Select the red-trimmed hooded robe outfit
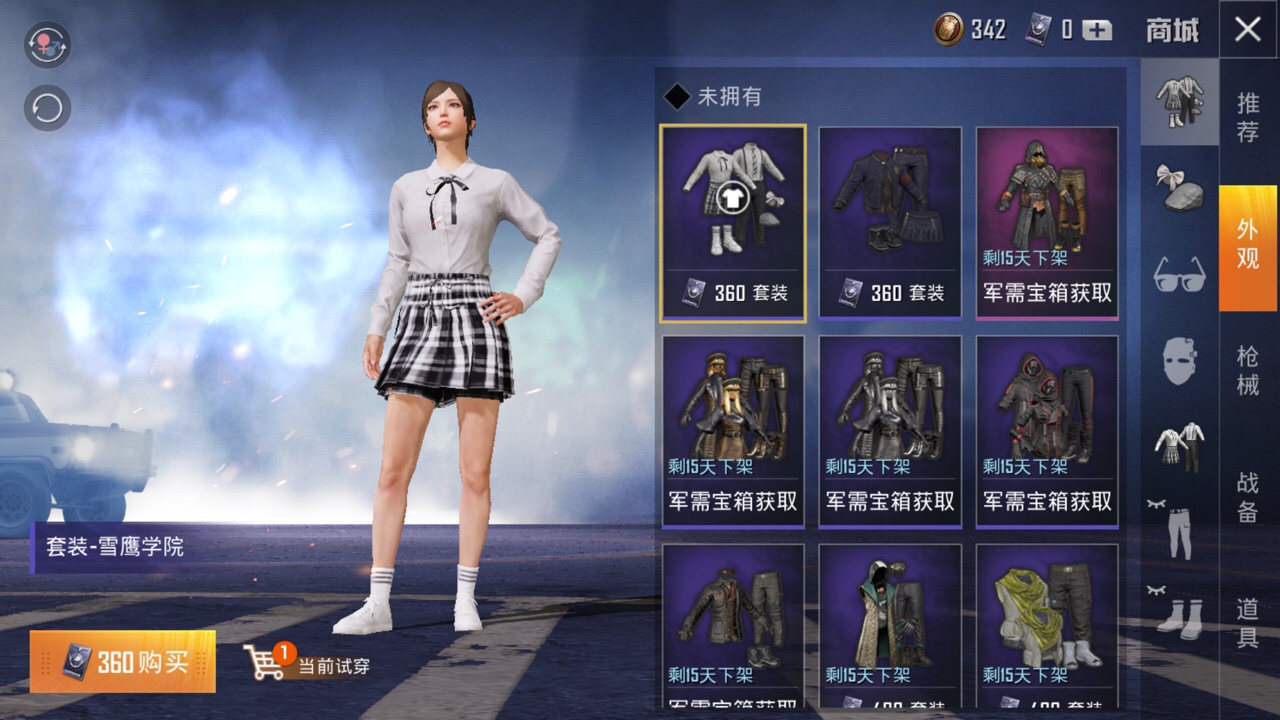Viewport: 1280px width, 720px height. point(1047,430)
